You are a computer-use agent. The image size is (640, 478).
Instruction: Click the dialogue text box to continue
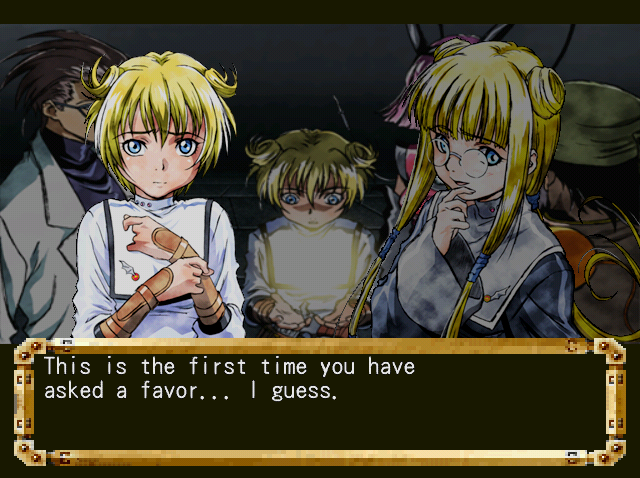pos(319,402)
